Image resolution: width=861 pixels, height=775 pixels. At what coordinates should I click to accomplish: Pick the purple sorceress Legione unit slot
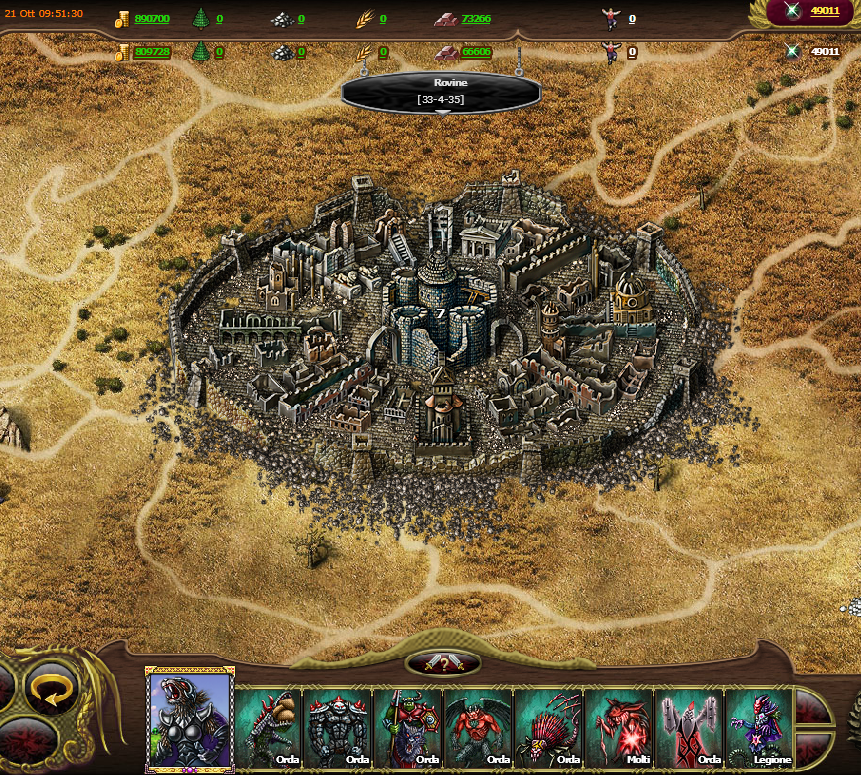(758, 727)
